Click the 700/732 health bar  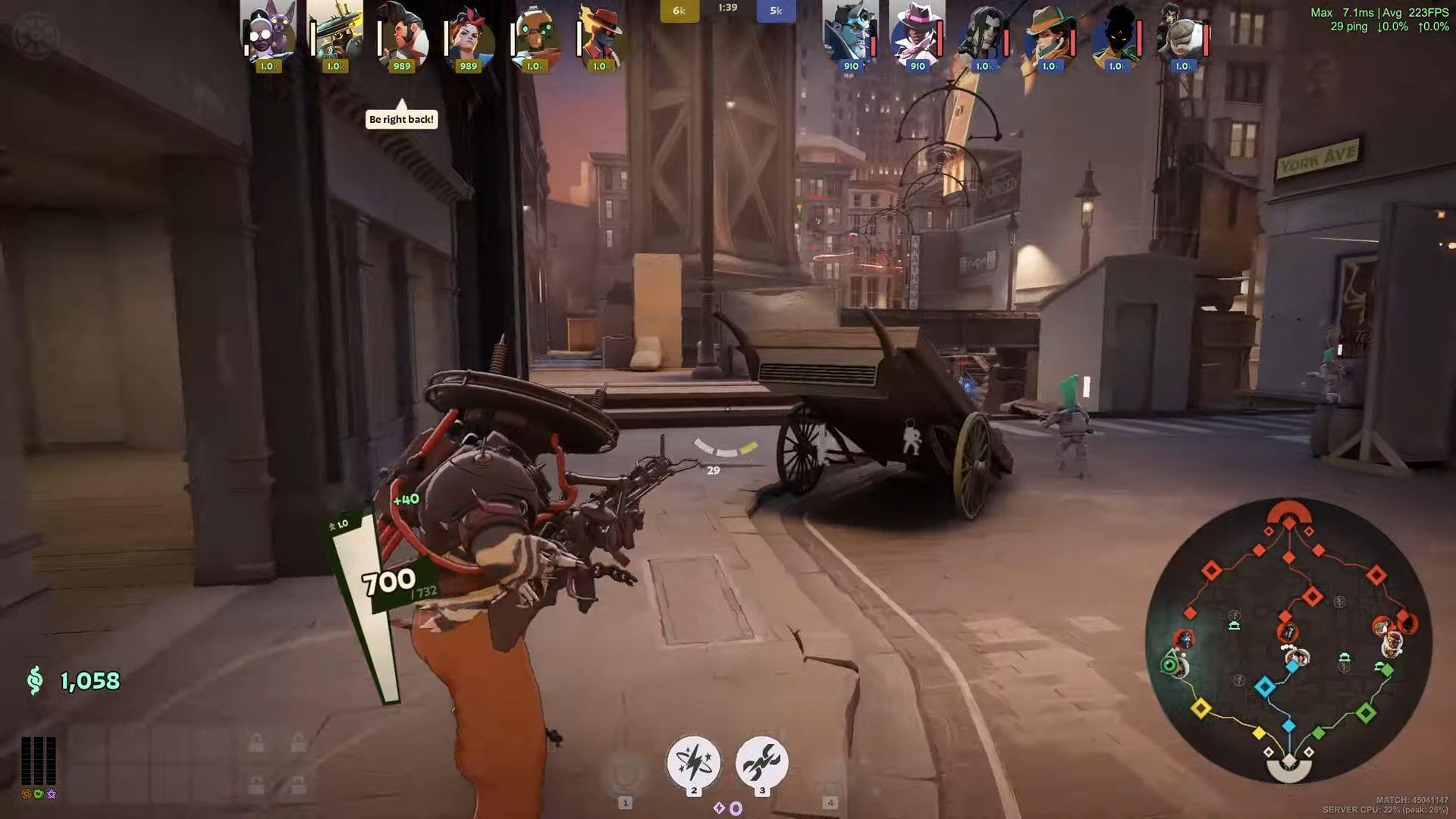[x=394, y=584]
